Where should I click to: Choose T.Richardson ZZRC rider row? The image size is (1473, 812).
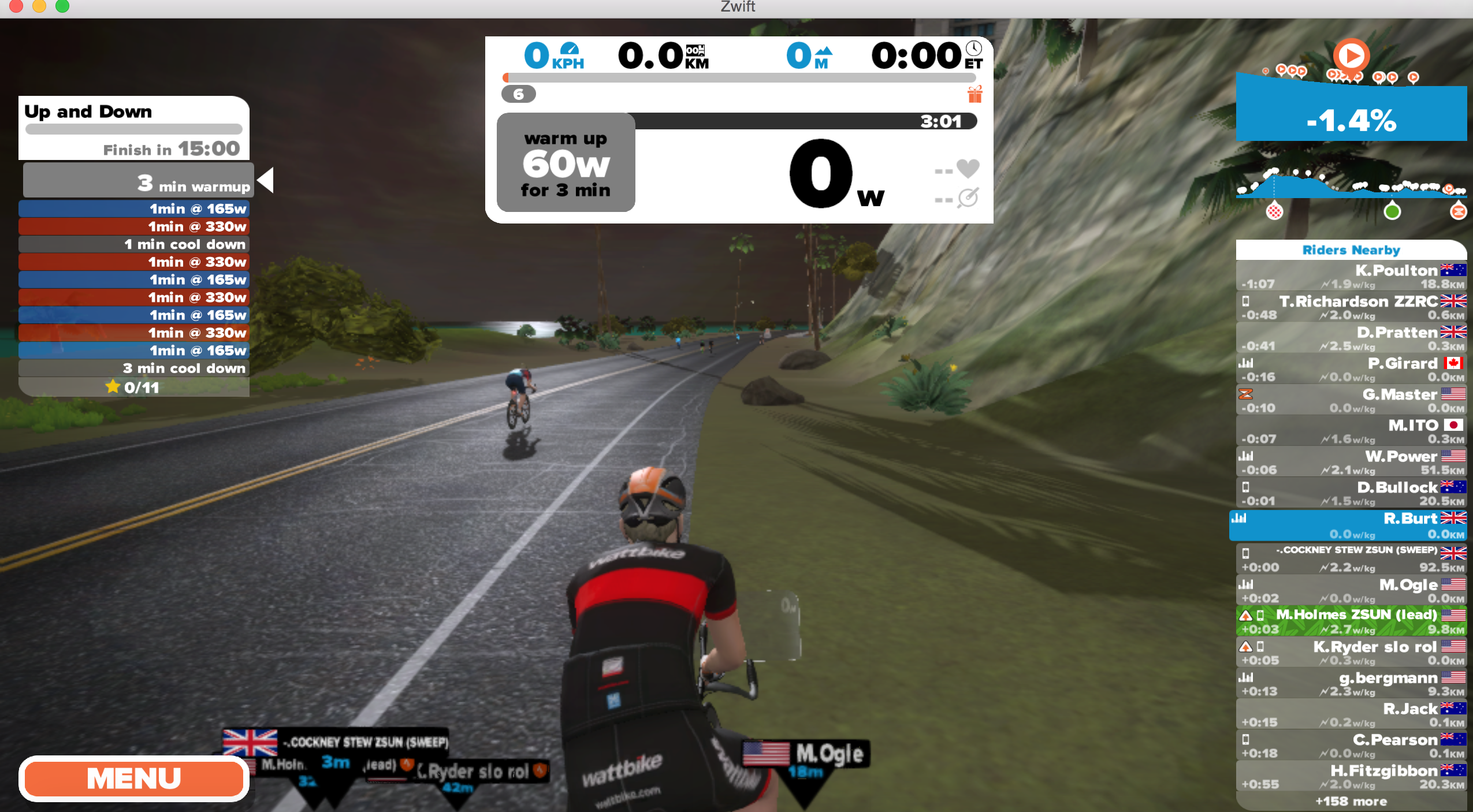point(1351,307)
